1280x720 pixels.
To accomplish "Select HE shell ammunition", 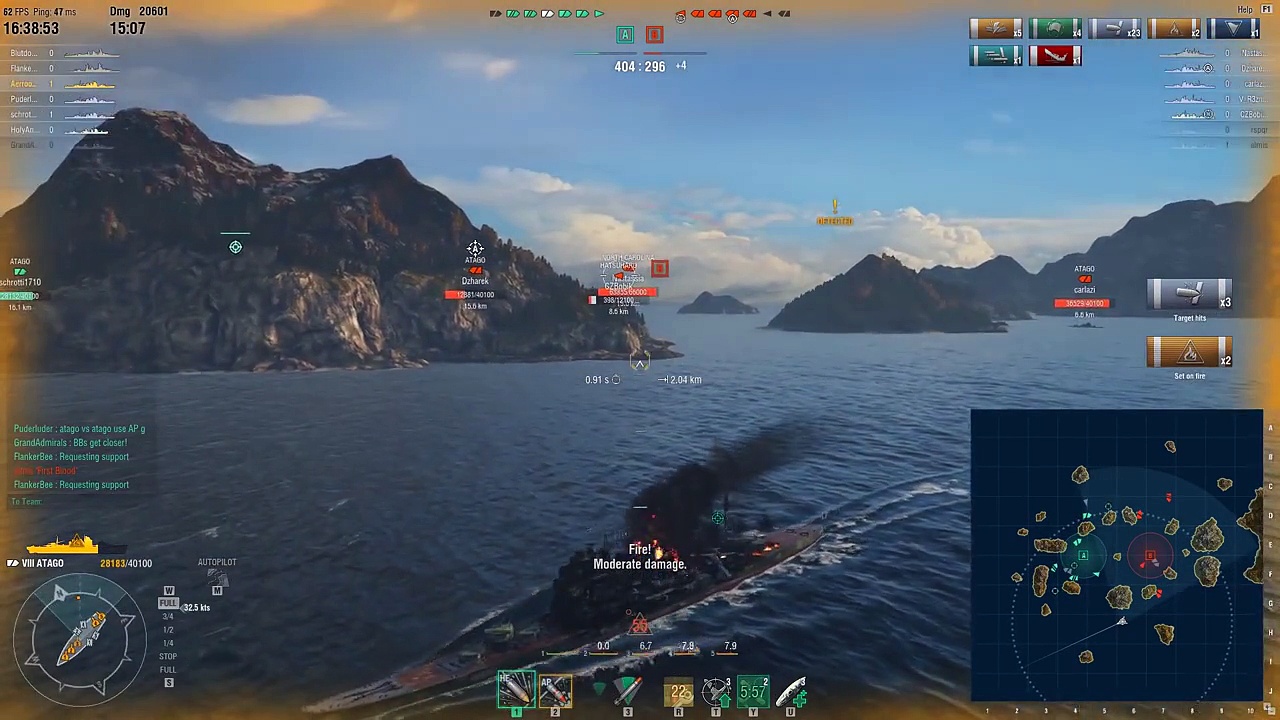I will [x=516, y=689].
